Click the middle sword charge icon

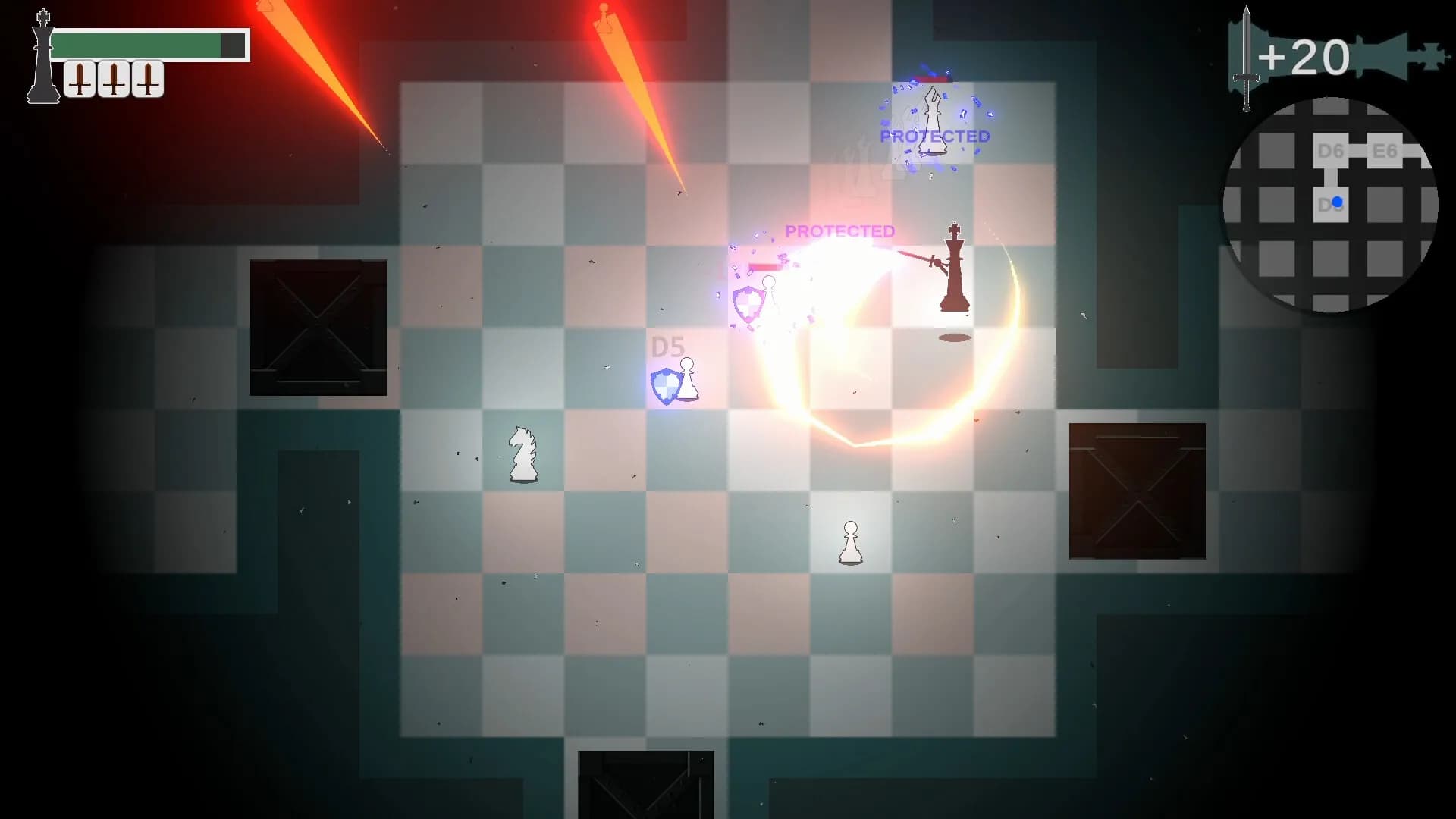click(x=112, y=76)
